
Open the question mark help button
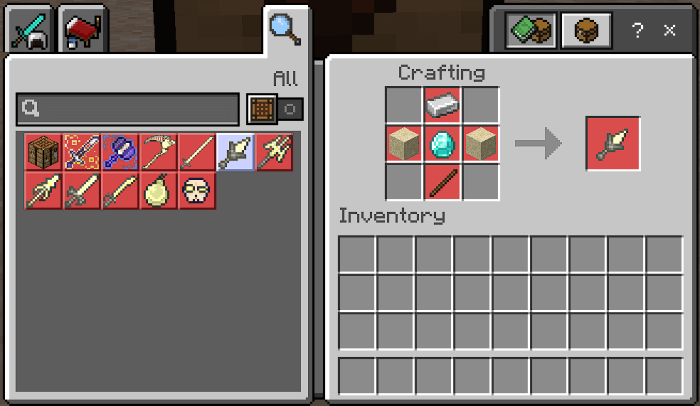point(637,31)
